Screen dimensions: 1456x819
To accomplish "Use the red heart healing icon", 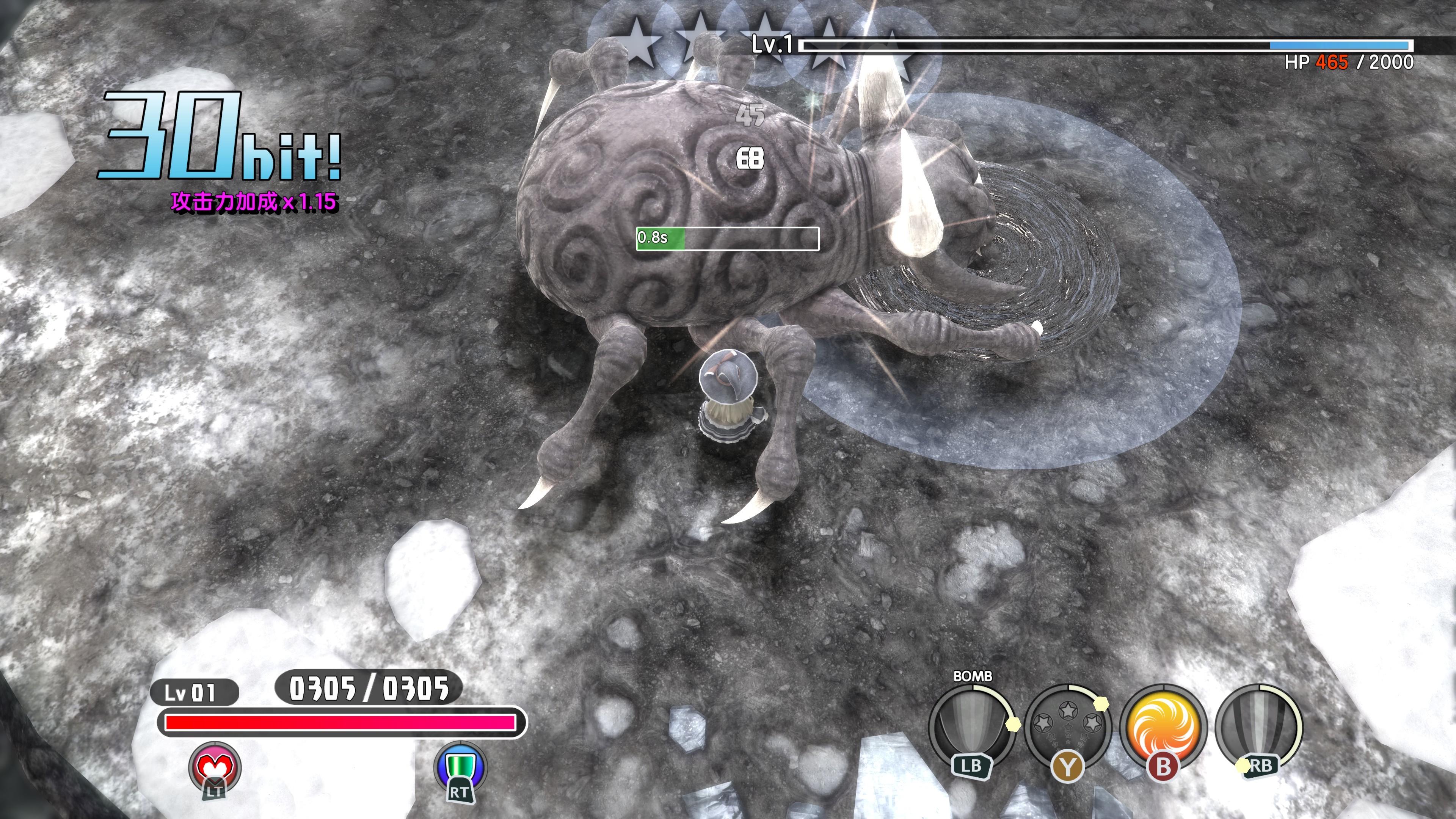I will pyautogui.click(x=214, y=767).
